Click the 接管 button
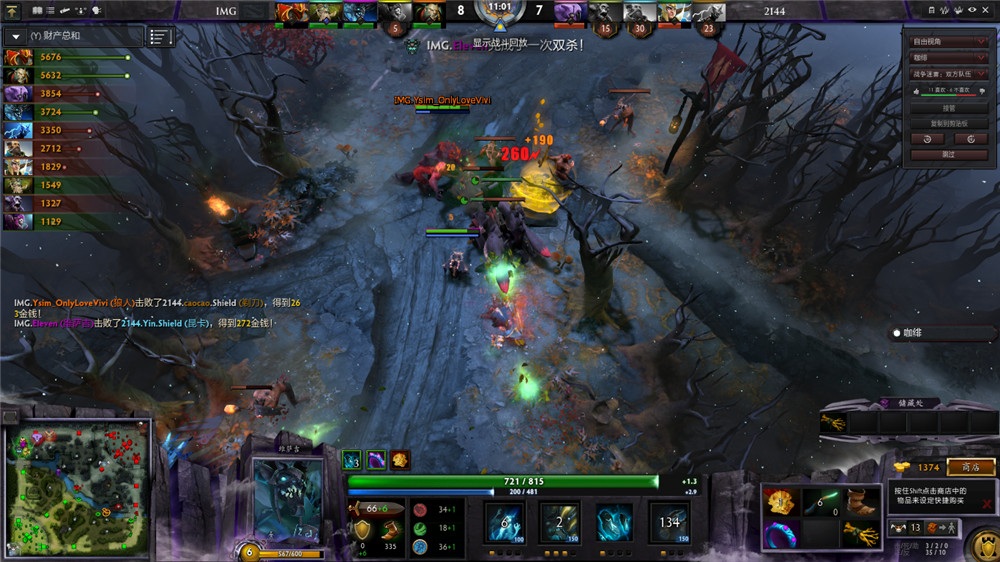The image size is (1000, 562). pyautogui.click(x=948, y=107)
